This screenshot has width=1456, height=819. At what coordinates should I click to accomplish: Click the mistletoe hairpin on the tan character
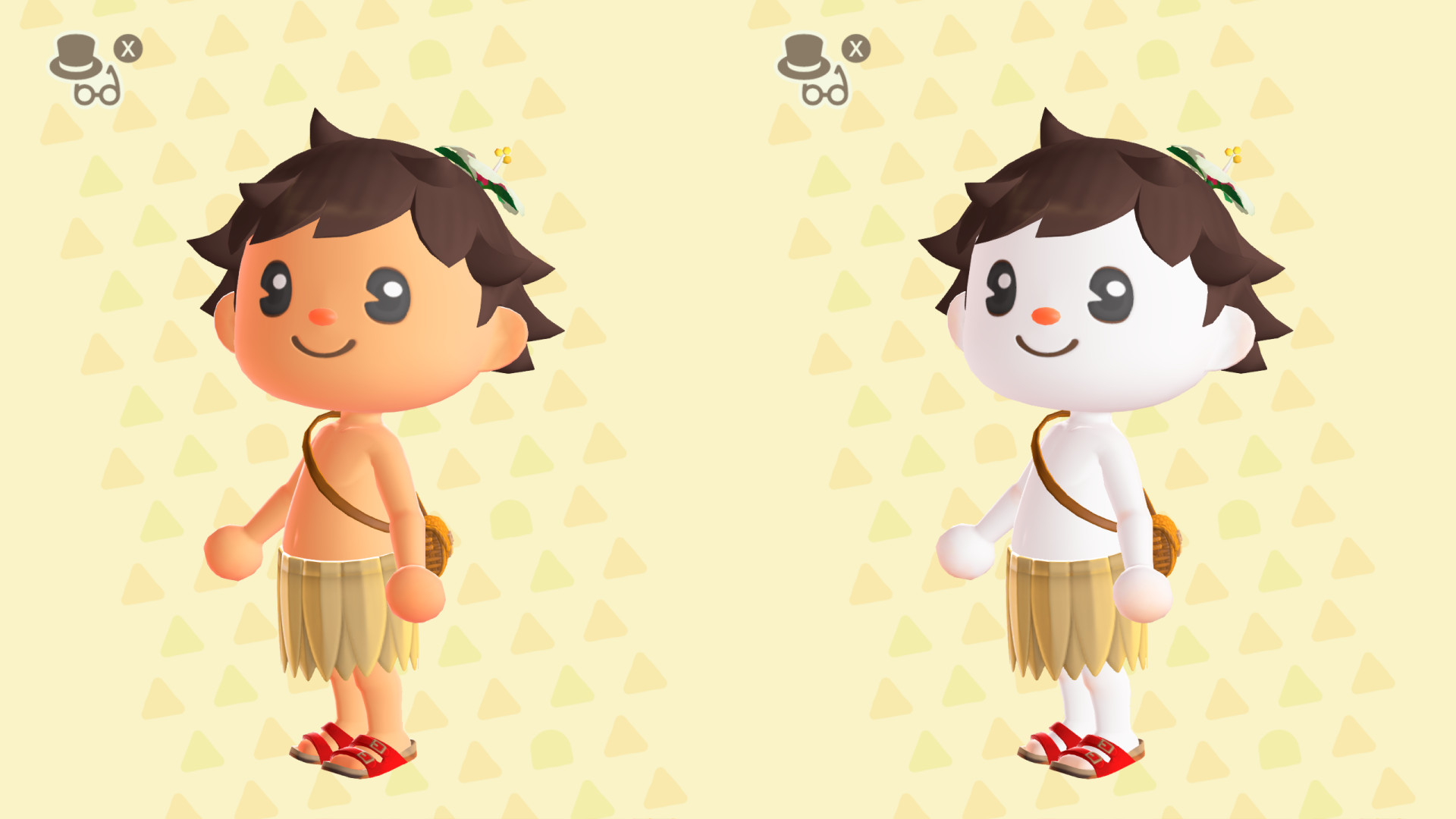(485, 174)
